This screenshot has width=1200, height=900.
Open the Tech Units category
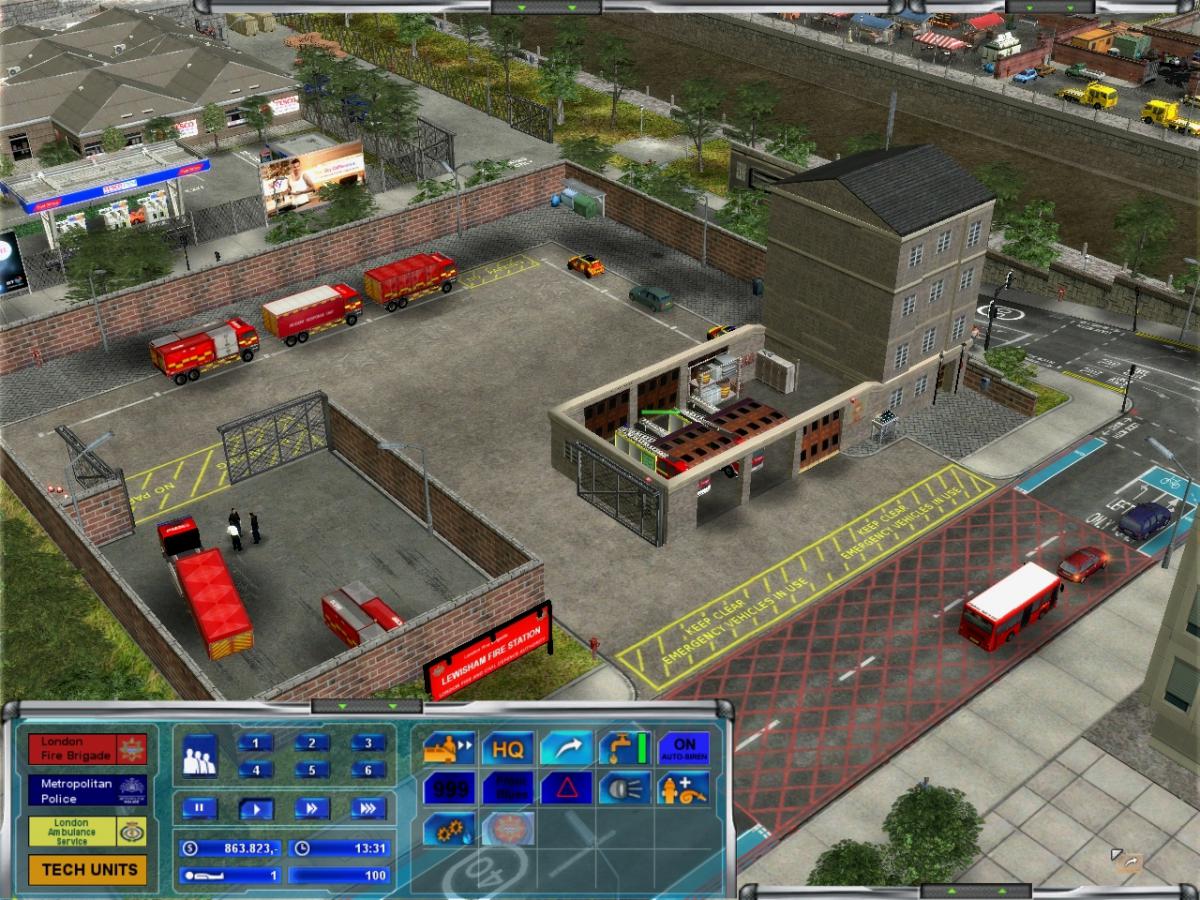tap(88, 870)
